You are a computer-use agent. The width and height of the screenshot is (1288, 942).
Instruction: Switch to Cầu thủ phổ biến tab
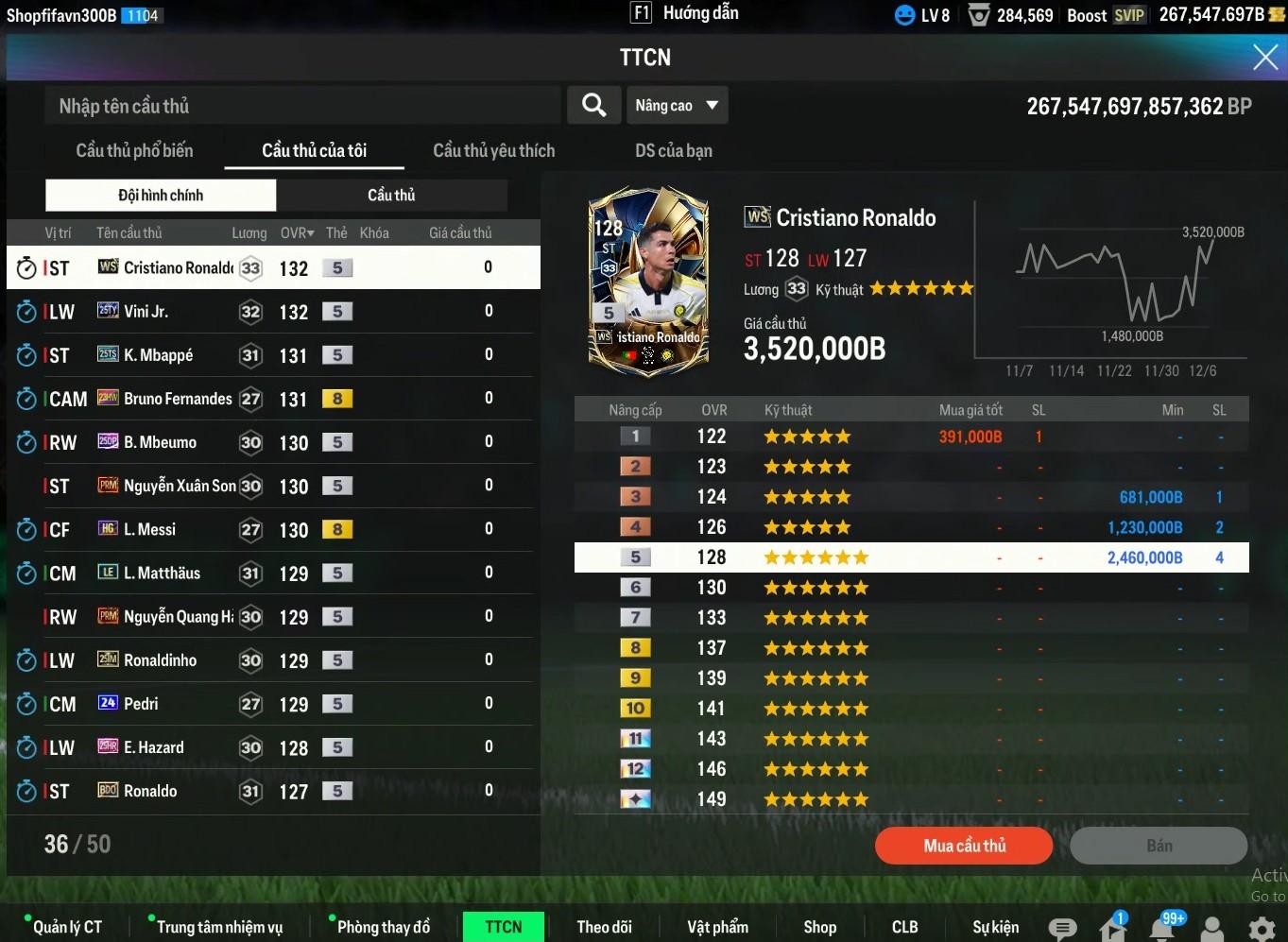click(134, 150)
